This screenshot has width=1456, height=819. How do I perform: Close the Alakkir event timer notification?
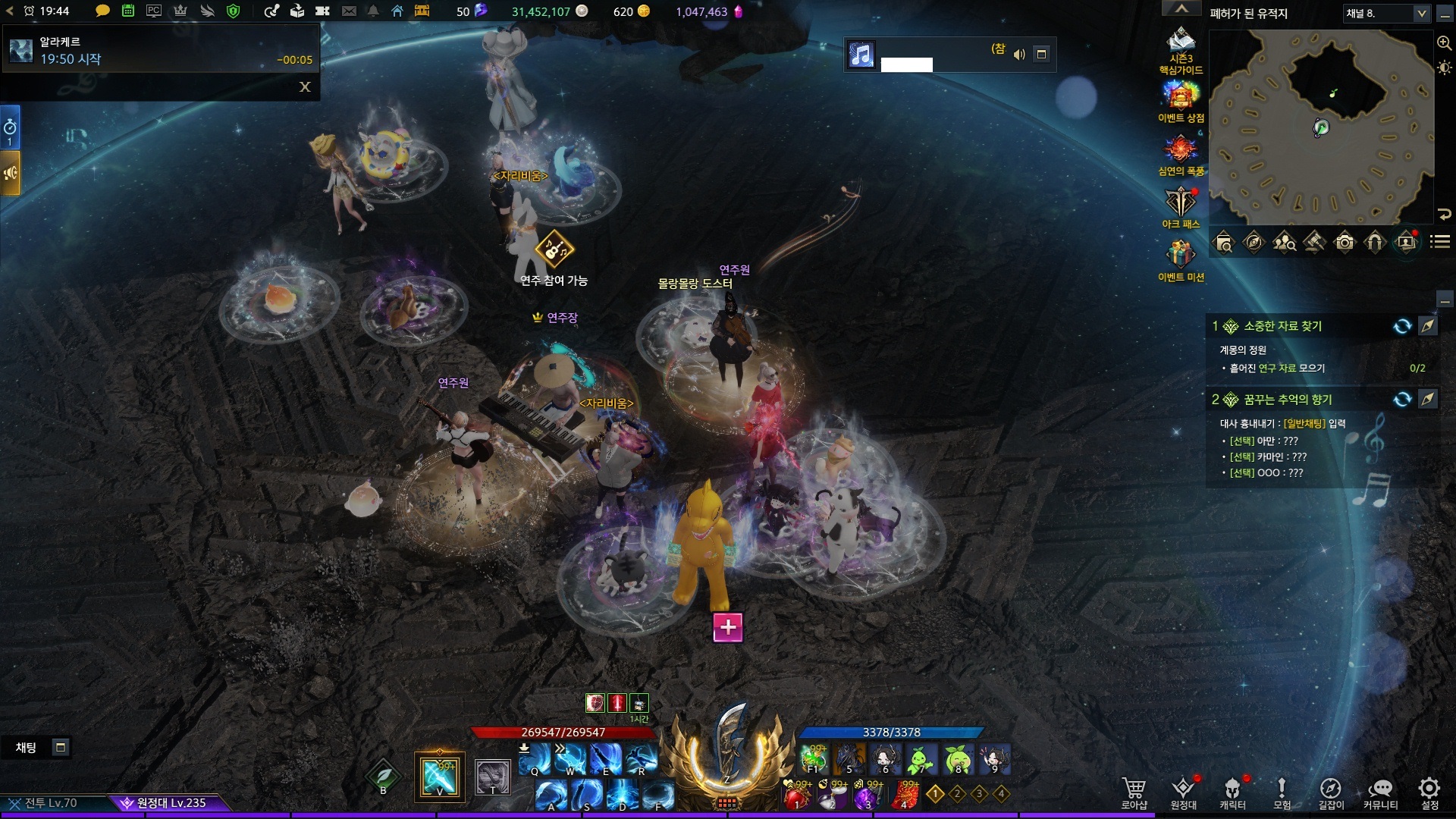tap(305, 87)
